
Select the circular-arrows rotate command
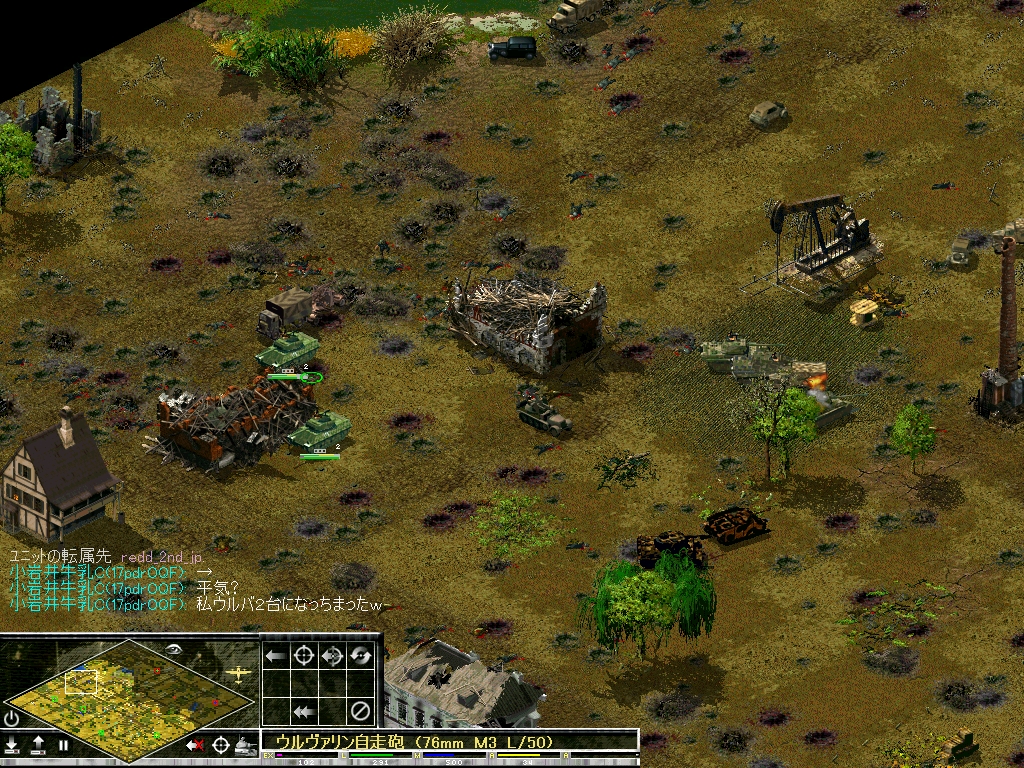click(360, 656)
